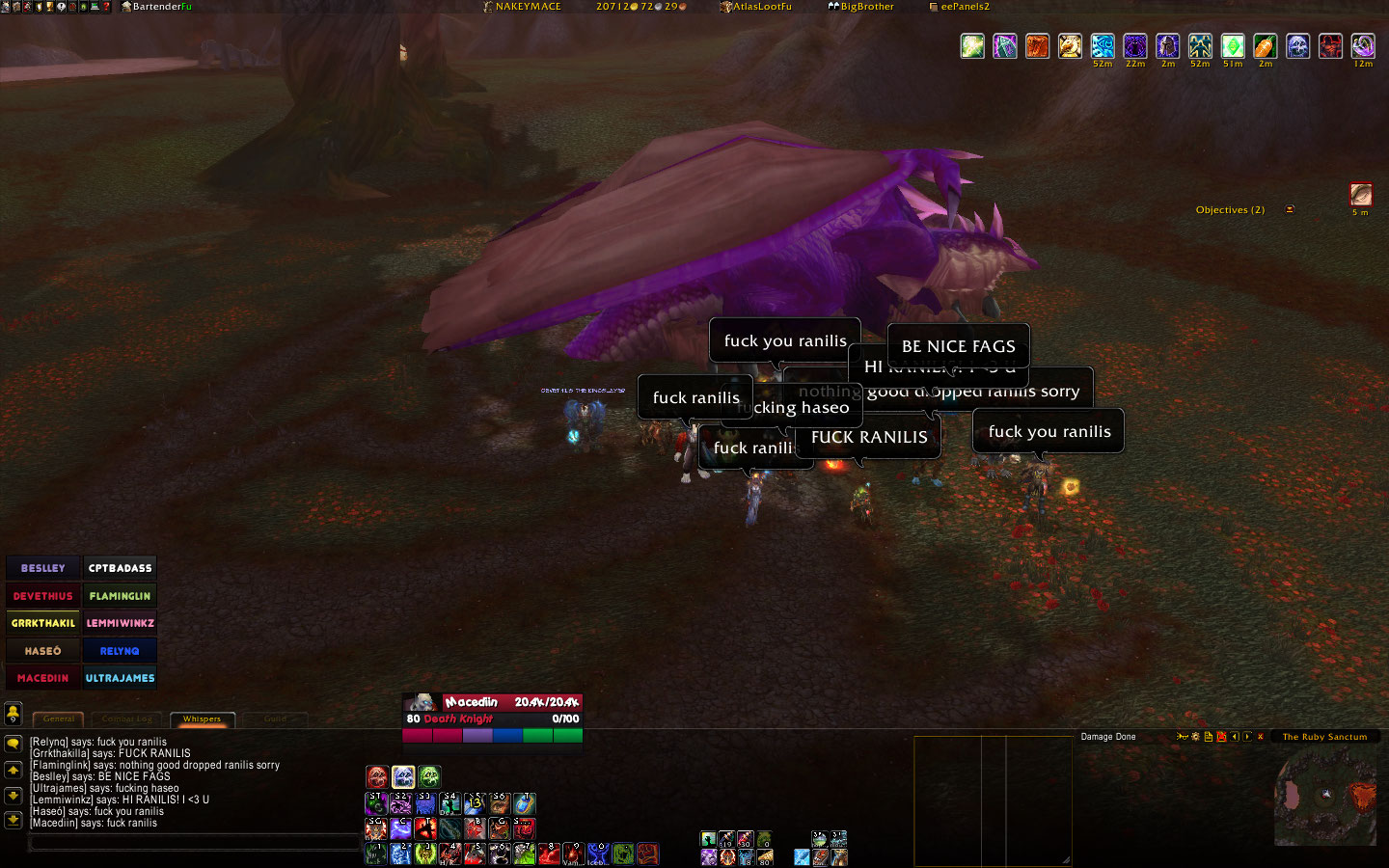Expand the Objectives tracker toggle

pos(1290,209)
